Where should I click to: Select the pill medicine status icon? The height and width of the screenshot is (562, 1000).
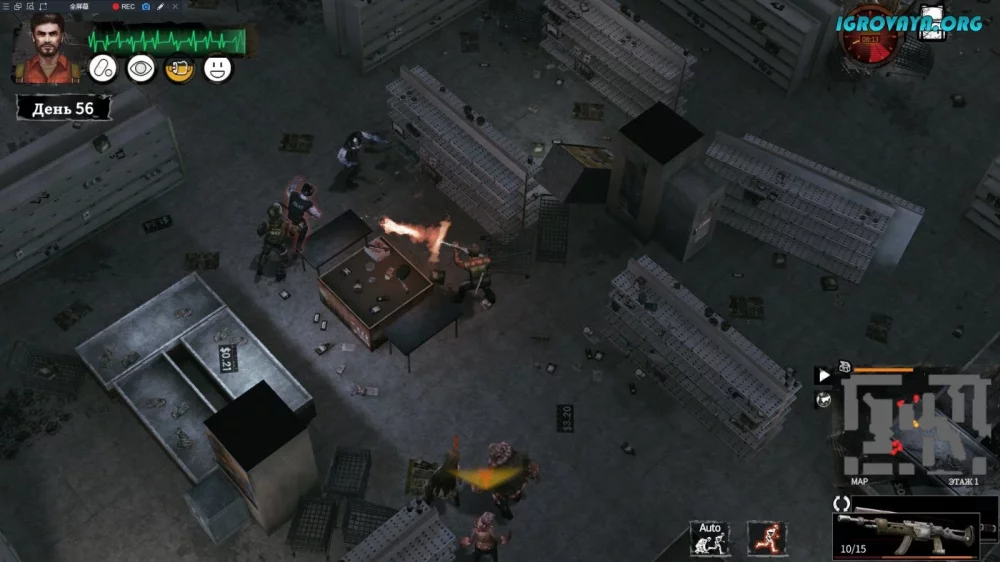(103, 69)
